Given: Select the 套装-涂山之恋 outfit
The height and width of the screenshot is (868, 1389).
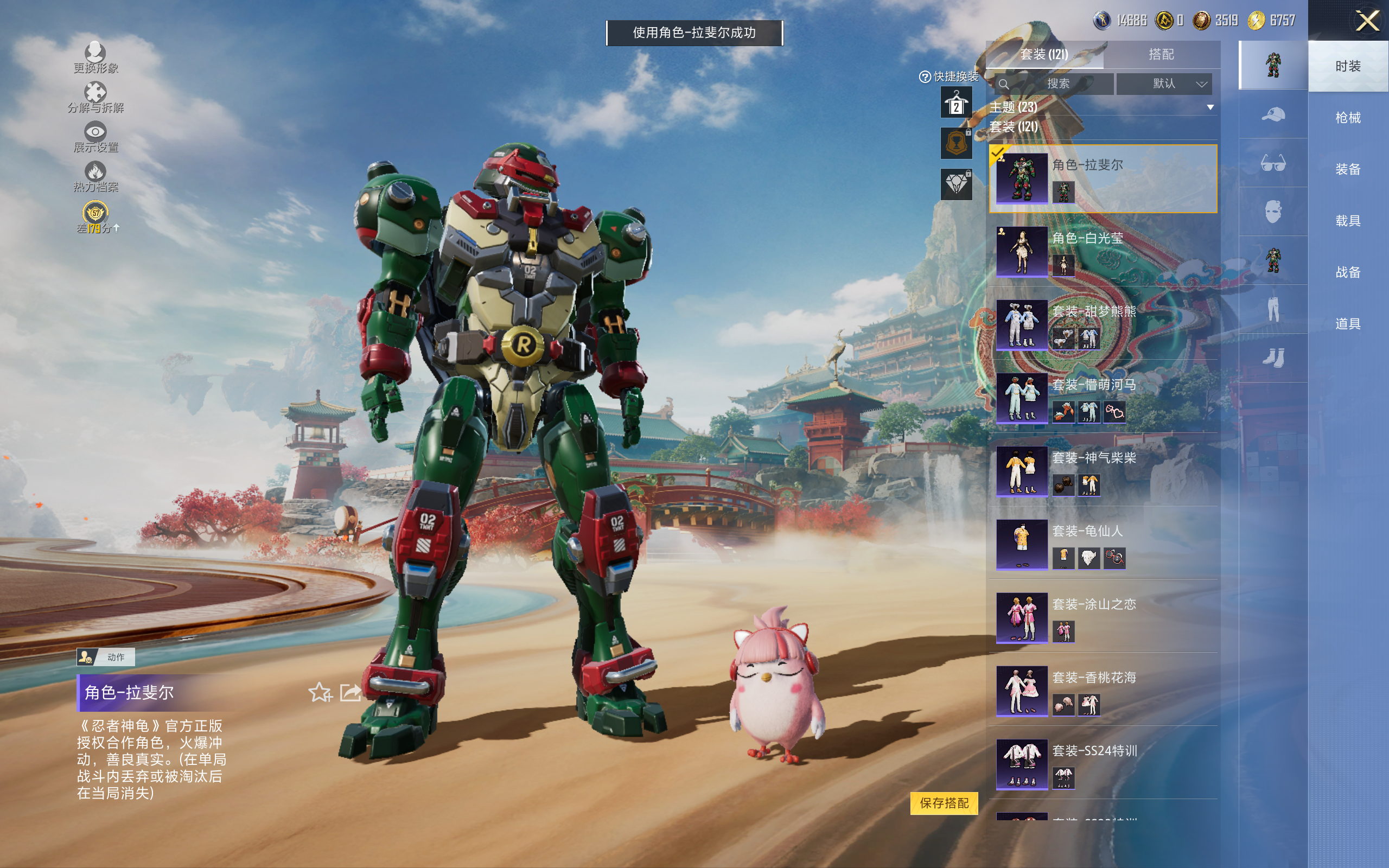Looking at the screenshot, I should (x=1102, y=618).
